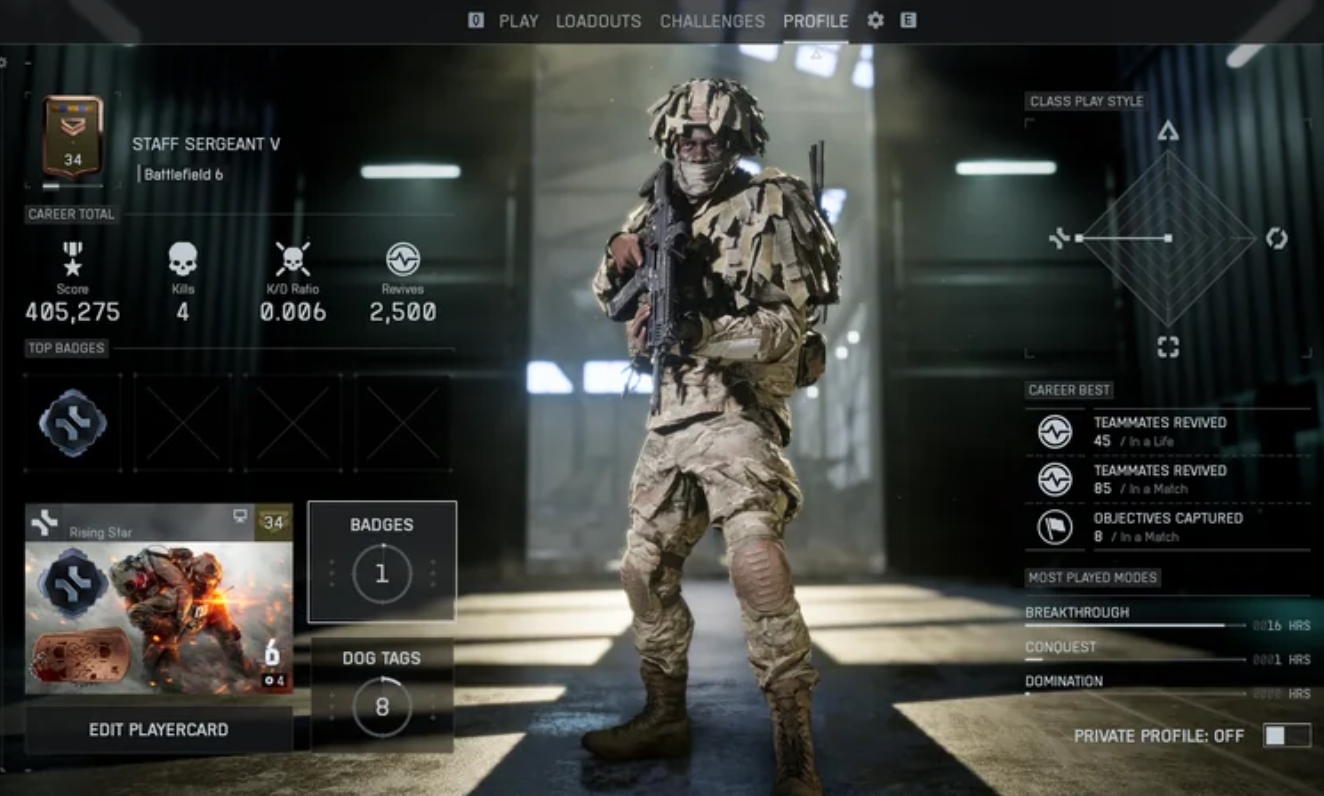Click the Edit Playercard button
1324x796 pixels.
coord(159,730)
